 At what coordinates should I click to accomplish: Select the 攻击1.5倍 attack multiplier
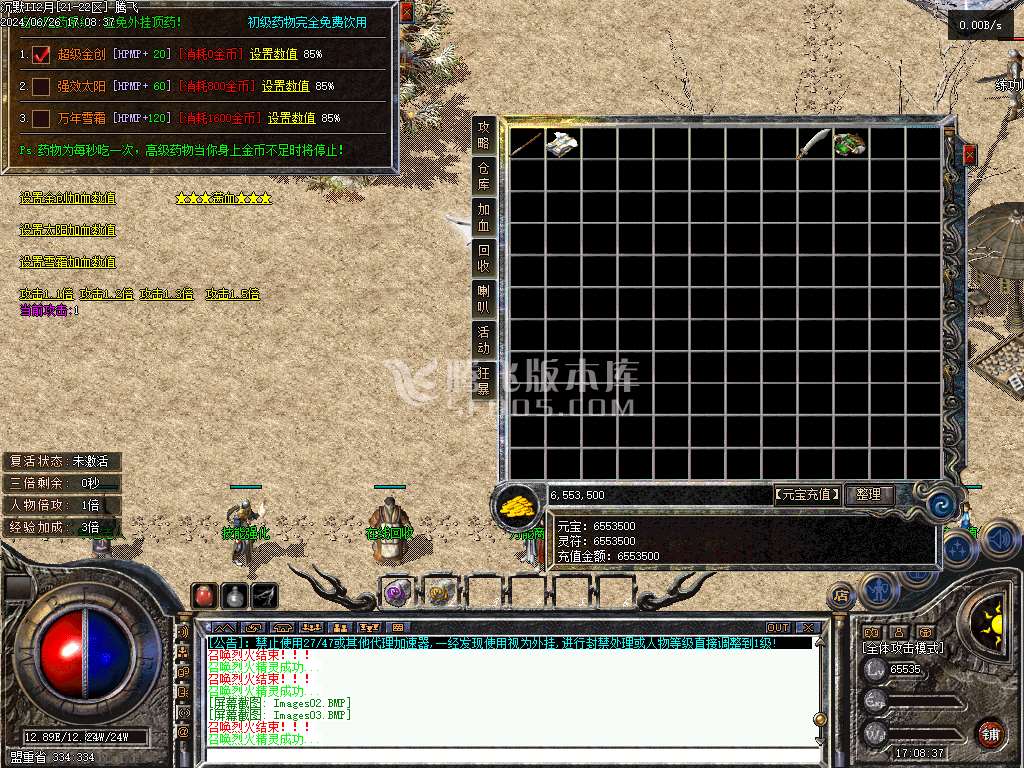coord(233,294)
